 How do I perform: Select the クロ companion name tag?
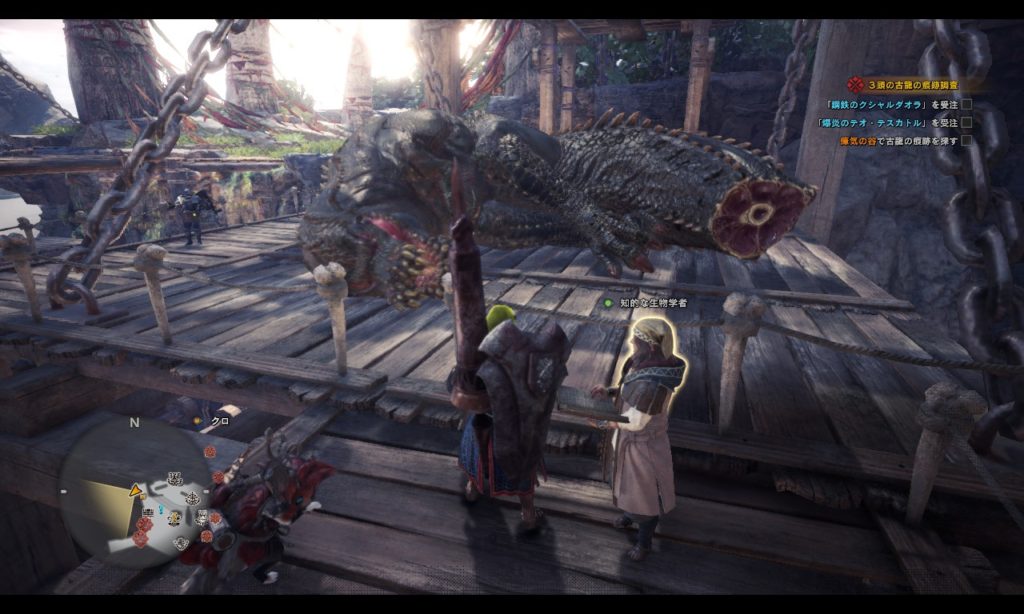coord(219,422)
